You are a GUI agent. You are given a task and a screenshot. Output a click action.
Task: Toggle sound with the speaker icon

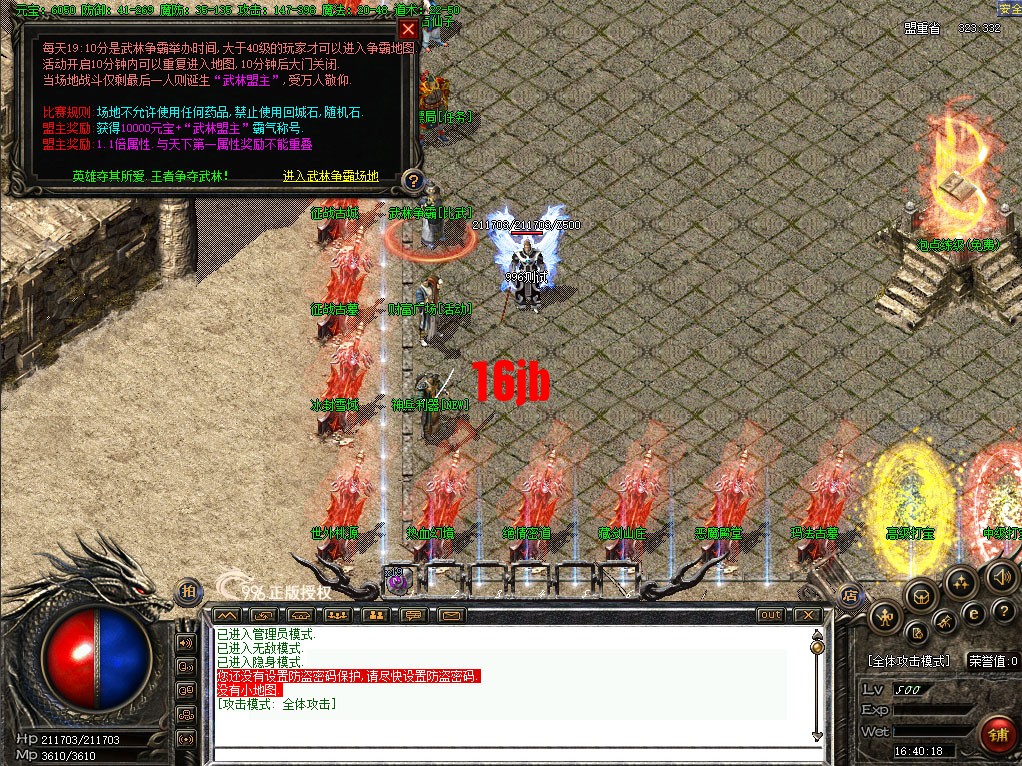point(1000,576)
